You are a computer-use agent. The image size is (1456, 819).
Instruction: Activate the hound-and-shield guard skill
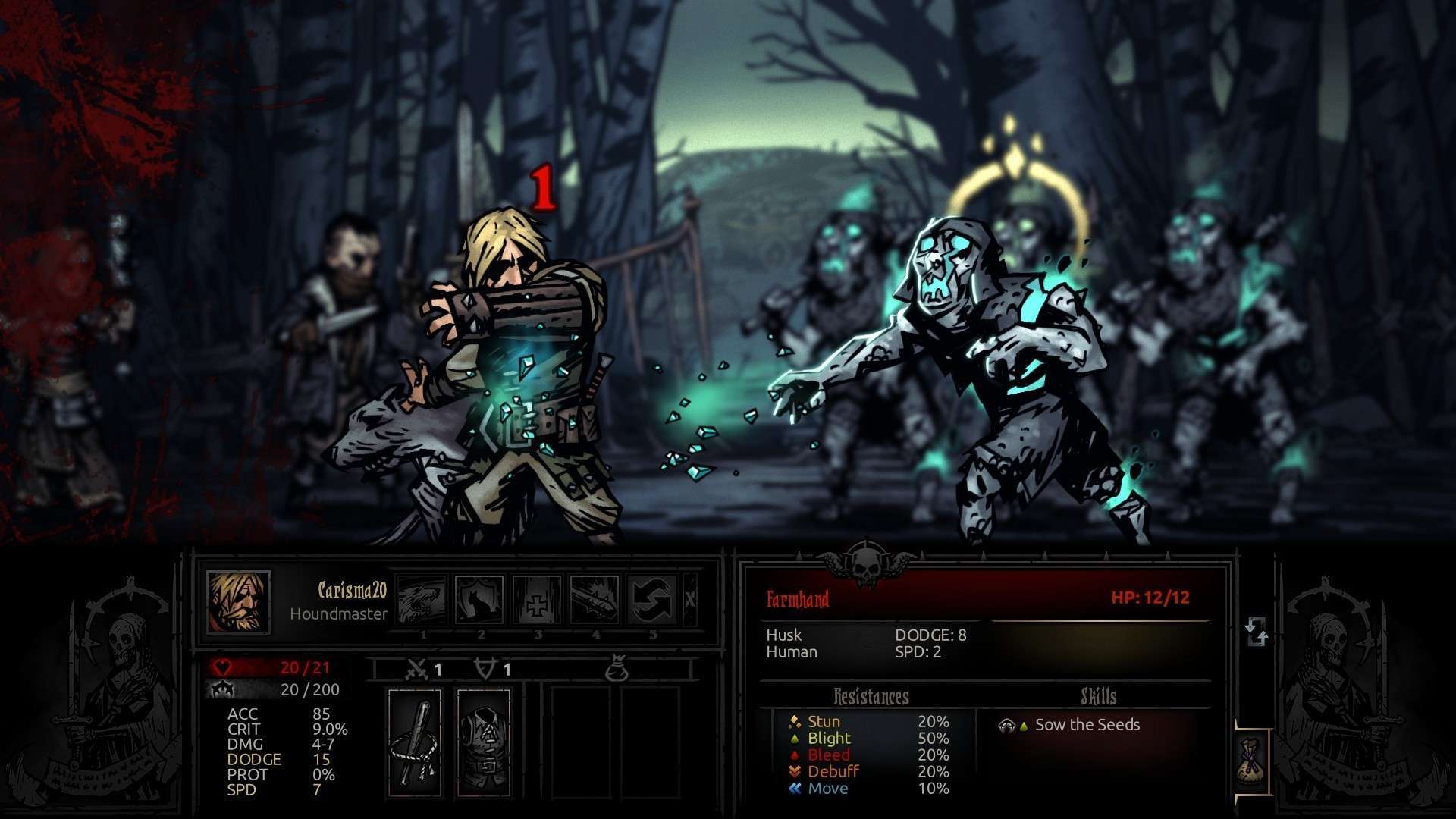point(479,600)
